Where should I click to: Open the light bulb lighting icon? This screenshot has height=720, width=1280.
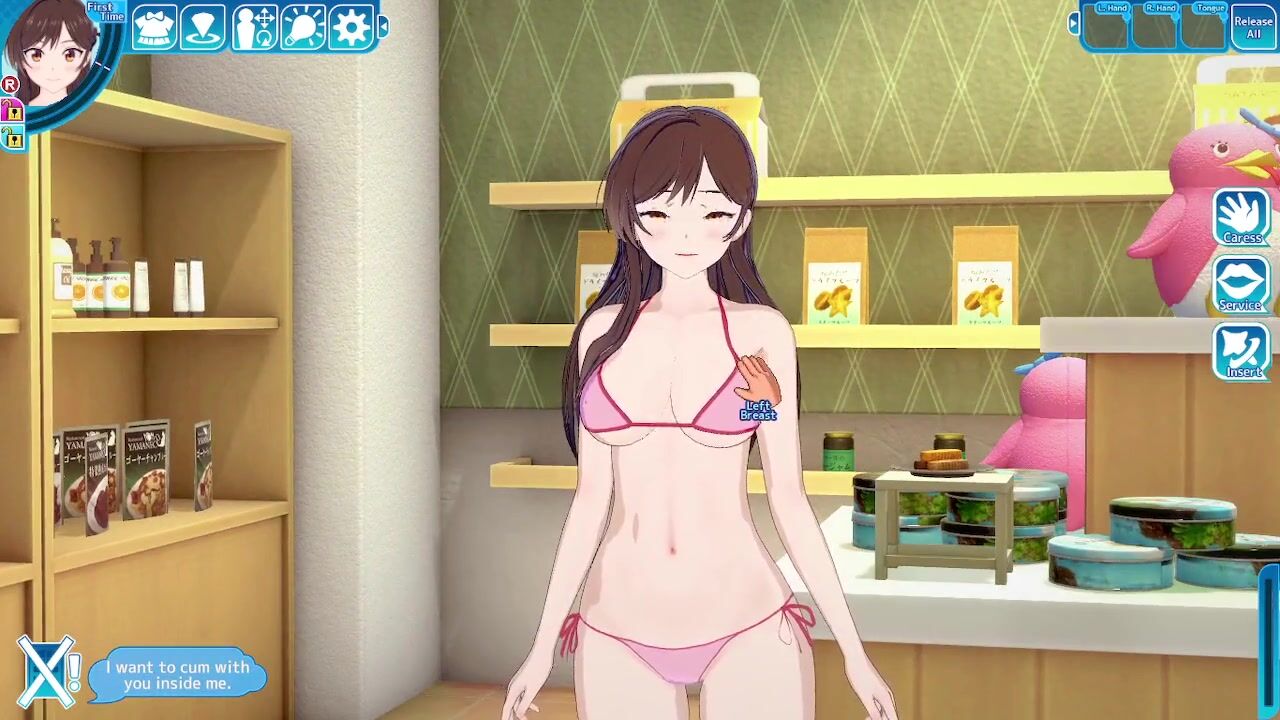[x=302, y=27]
